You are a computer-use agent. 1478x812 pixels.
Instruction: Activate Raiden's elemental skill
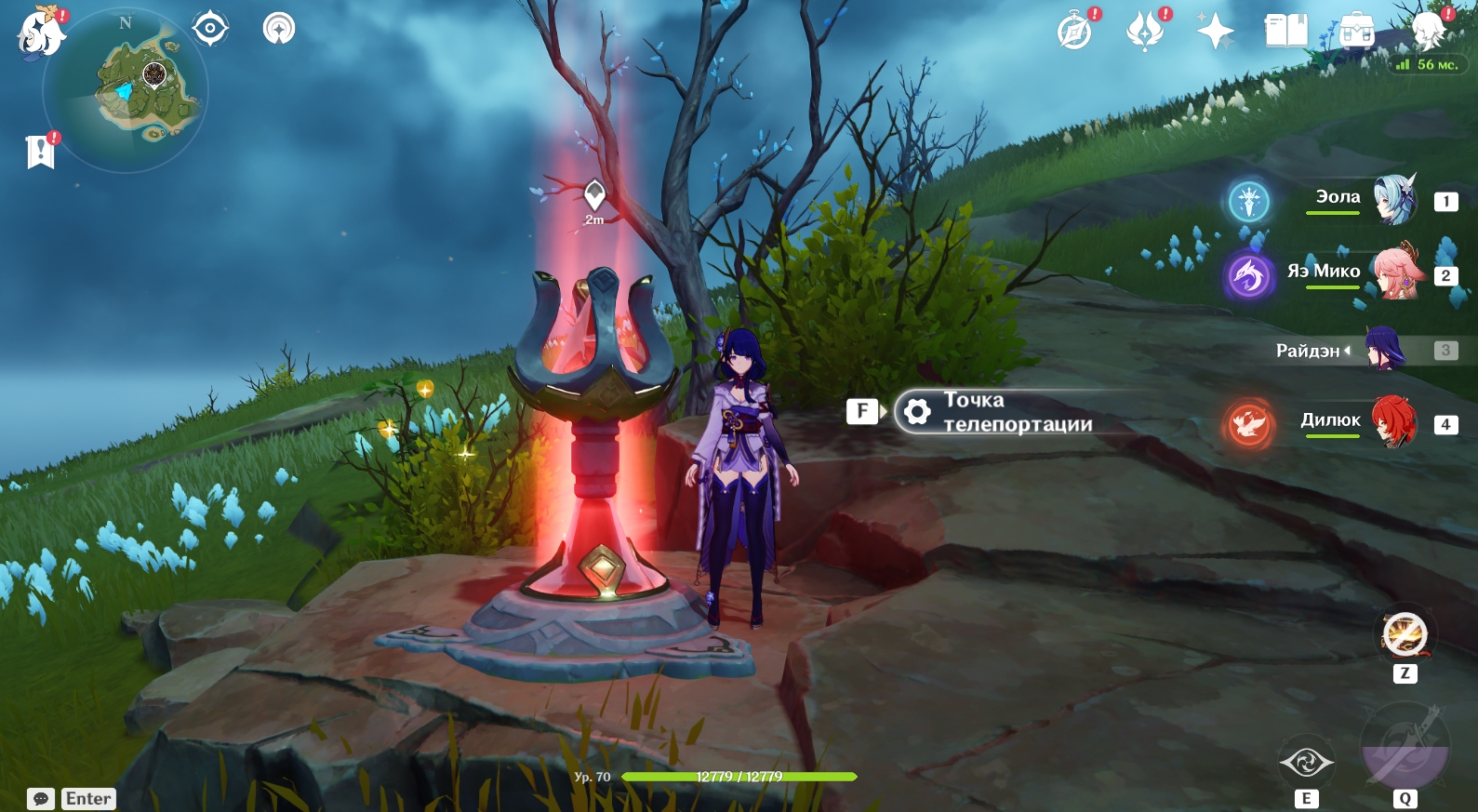click(1306, 764)
